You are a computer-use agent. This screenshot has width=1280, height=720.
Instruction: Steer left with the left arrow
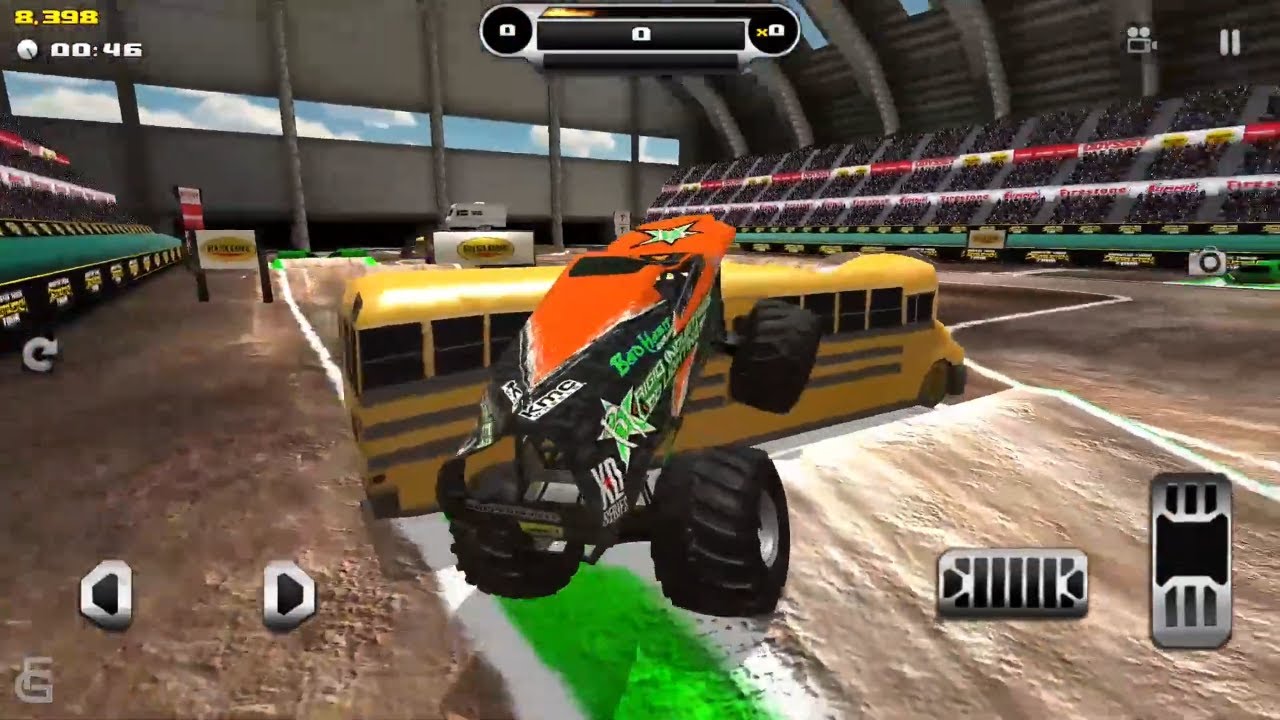pyautogui.click(x=106, y=595)
